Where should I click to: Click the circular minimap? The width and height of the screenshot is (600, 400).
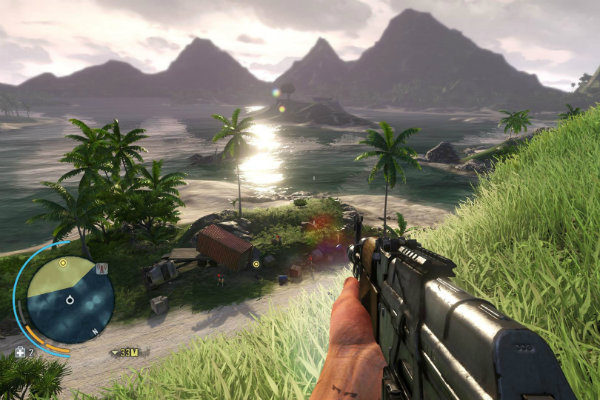69,299
